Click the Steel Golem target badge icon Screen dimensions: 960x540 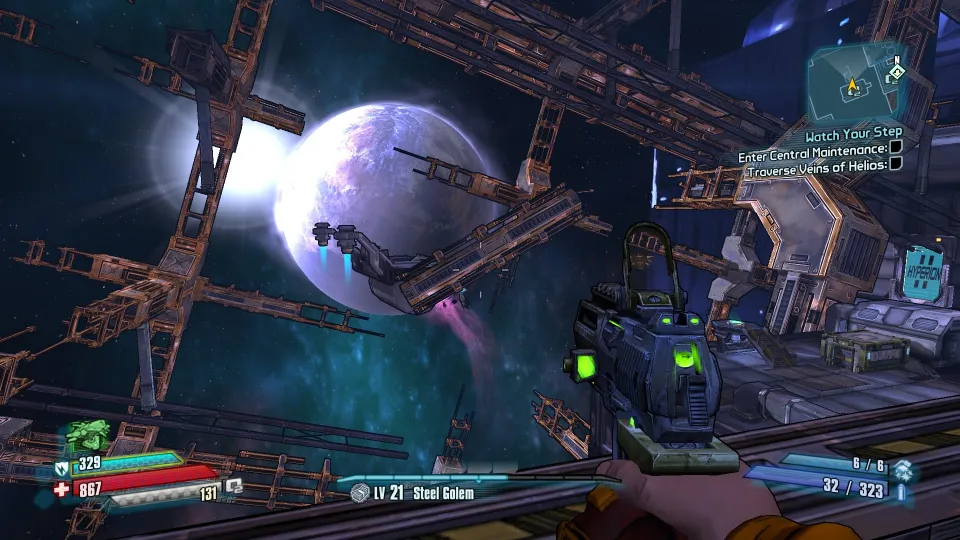pos(360,492)
